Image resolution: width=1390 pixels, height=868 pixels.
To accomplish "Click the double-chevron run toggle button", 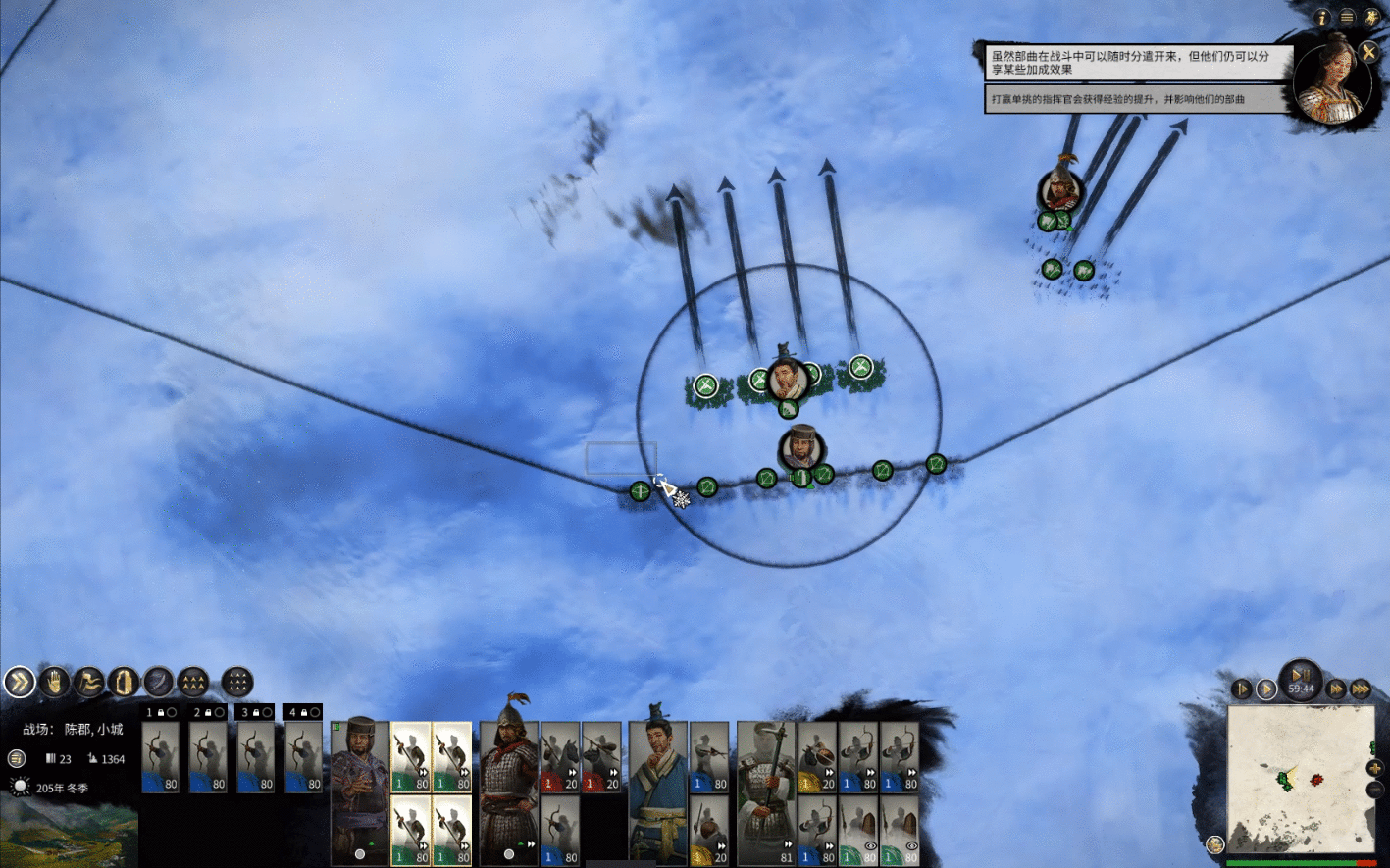I will pyautogui.click(x=19, y=682).
